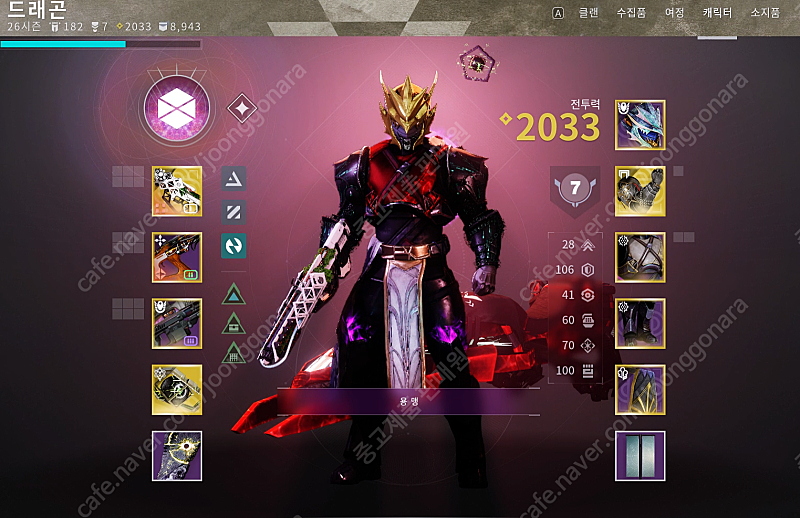The height and width of the screenshot is (518, 800).
Task: Go to the 여정 tab
Action: 675,13
